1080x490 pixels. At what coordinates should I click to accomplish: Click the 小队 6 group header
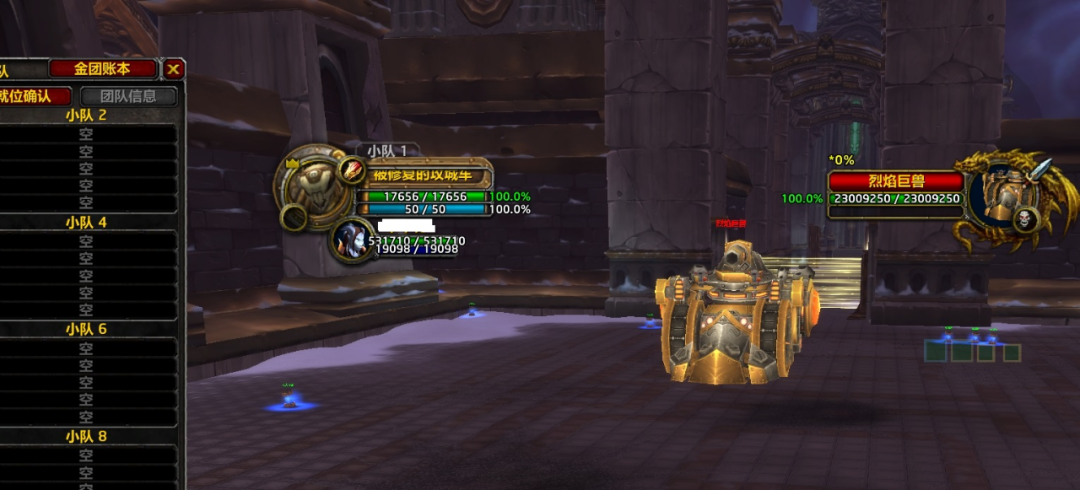(86, 329)
